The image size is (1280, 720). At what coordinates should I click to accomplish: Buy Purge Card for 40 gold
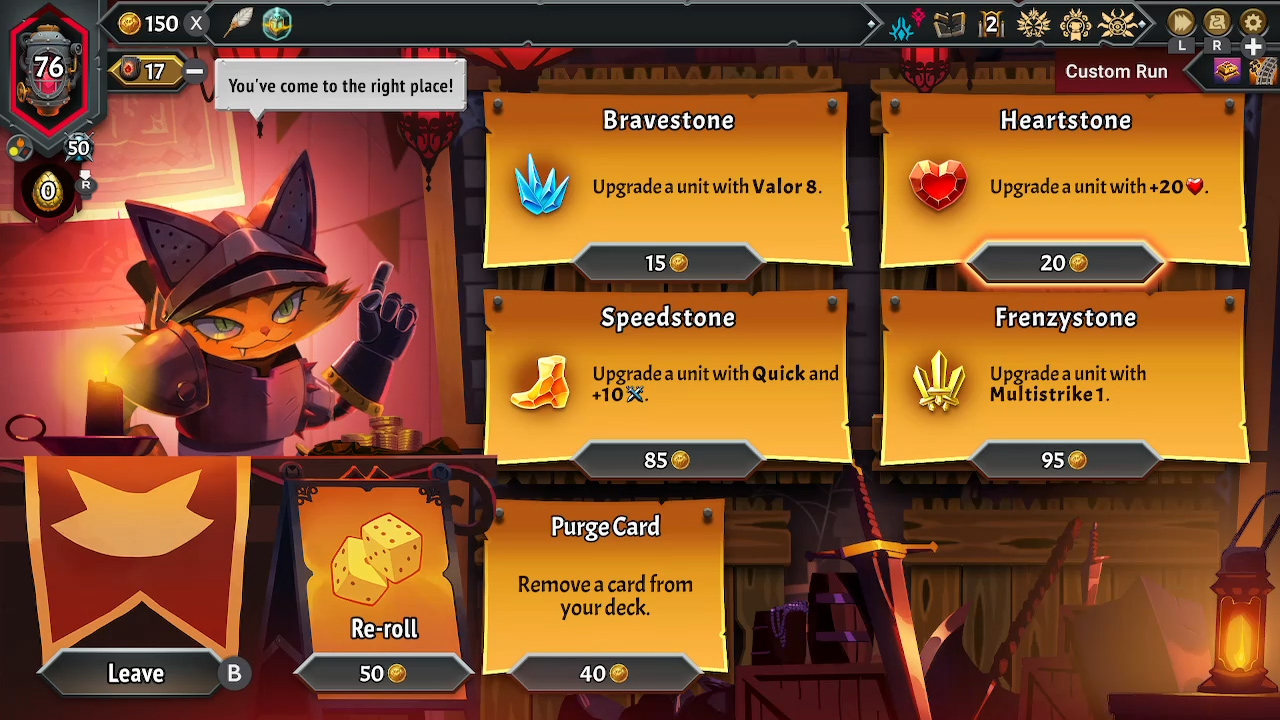point(604,673)
